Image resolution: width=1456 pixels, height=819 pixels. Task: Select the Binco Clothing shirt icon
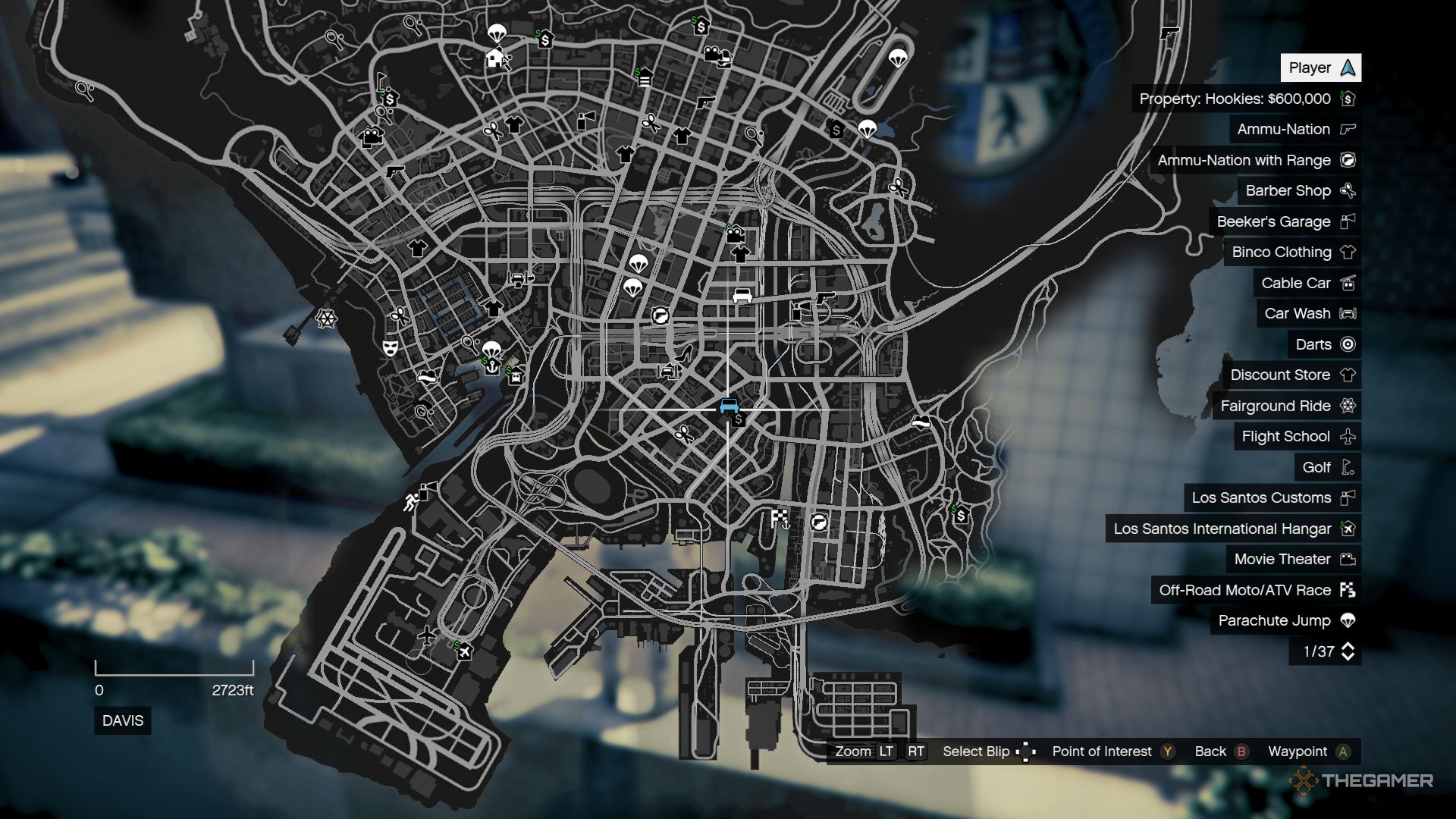pyautogui.click(x=1349, y=252)
